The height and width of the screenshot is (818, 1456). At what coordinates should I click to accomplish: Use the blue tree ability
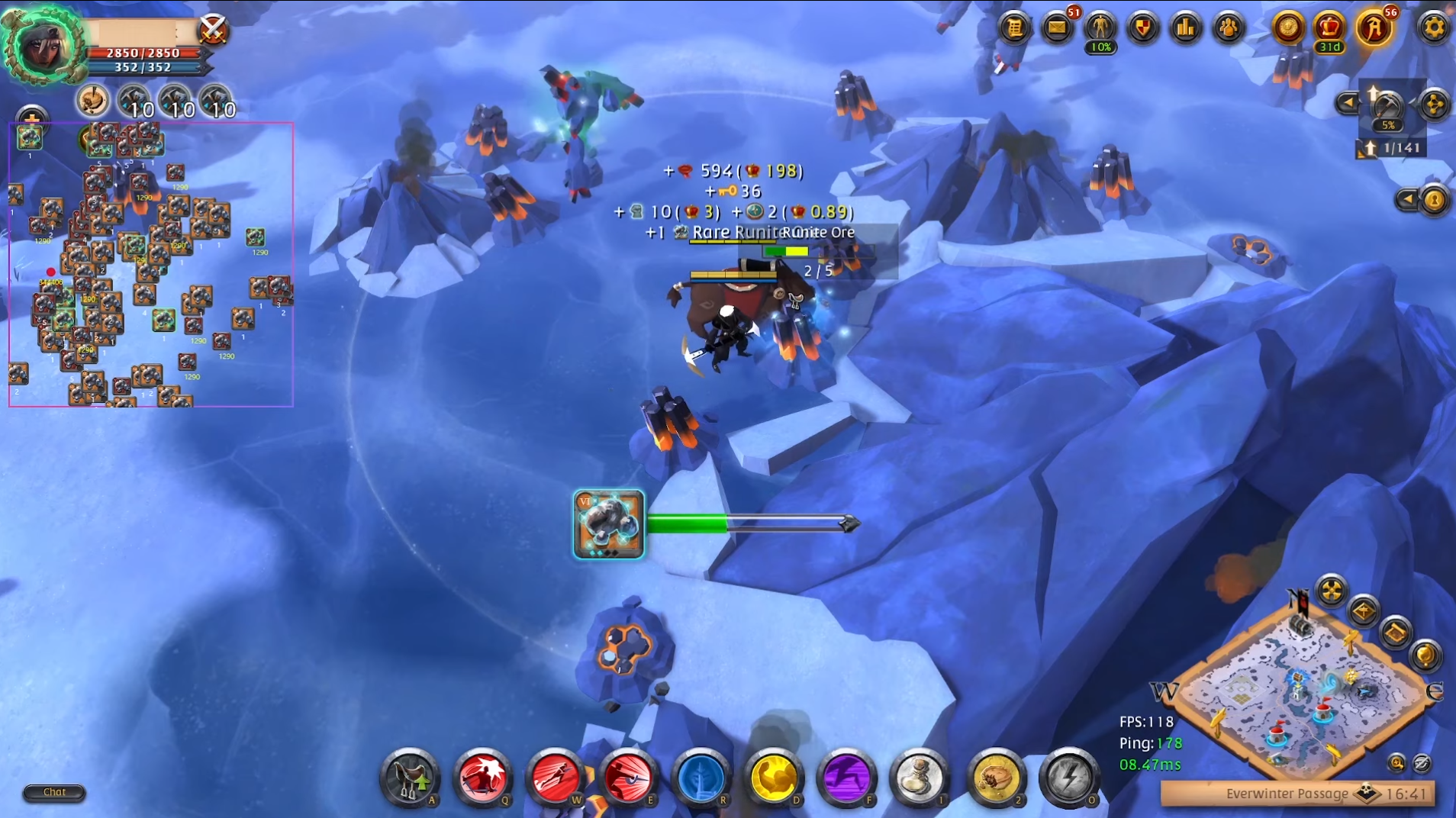click(701, 778)
